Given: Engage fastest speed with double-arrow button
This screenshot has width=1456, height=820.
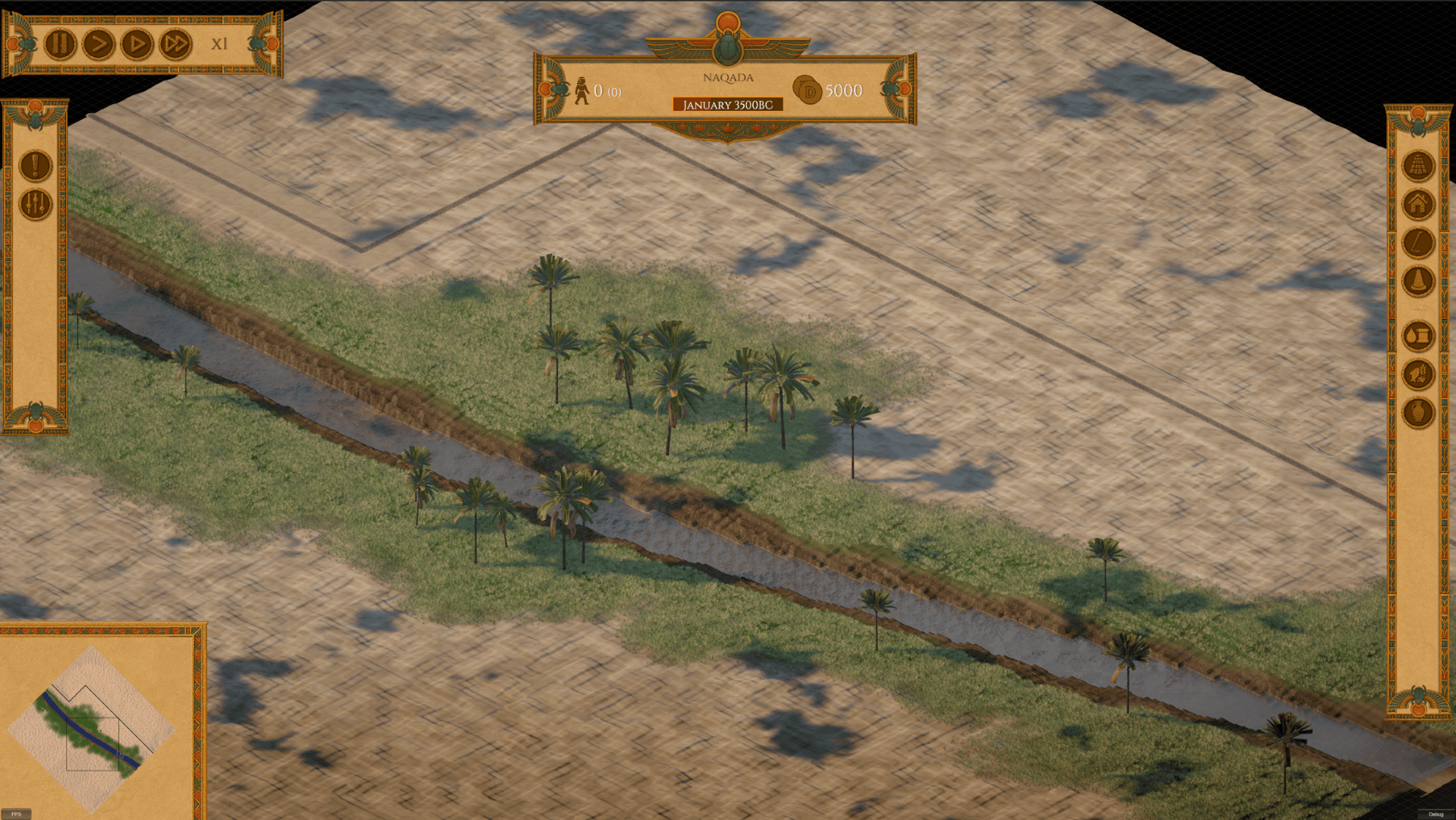Looking at the screenshot, I should (x=176, y=44).
